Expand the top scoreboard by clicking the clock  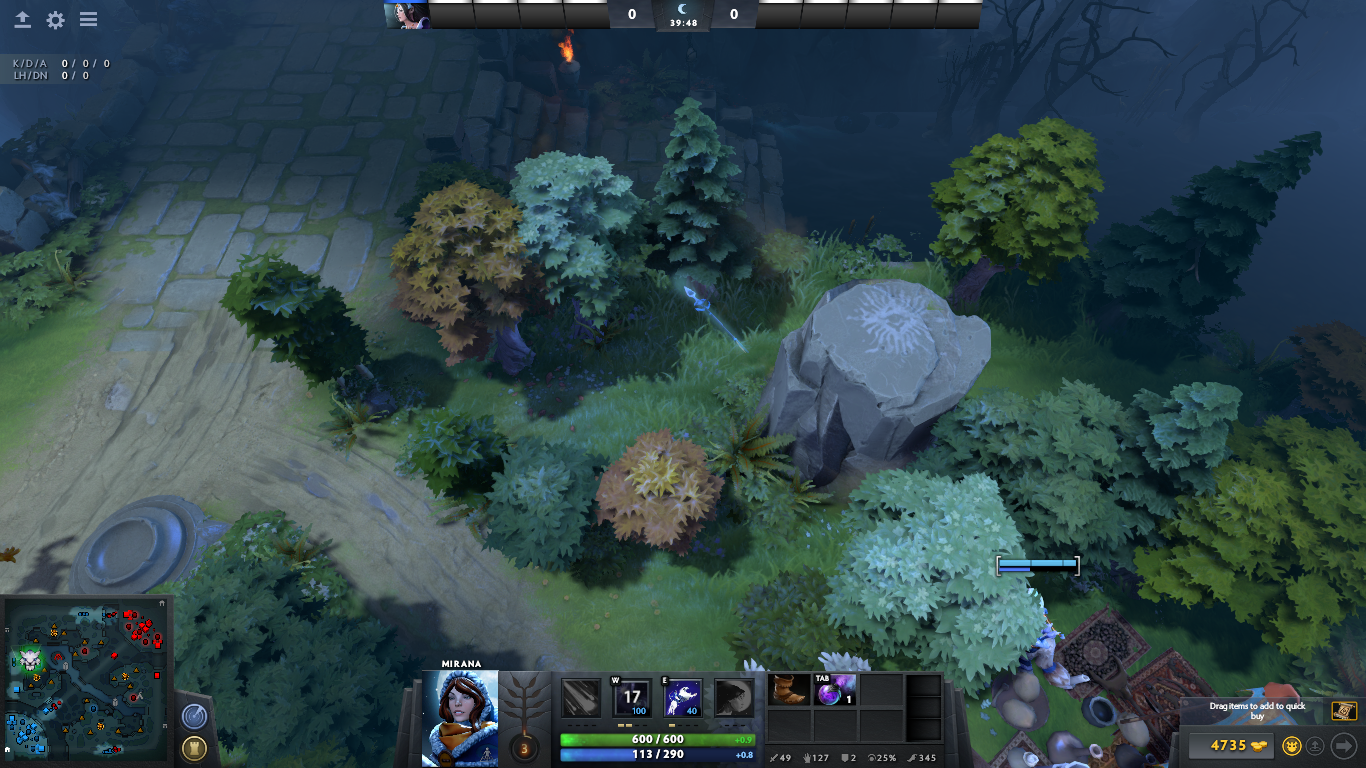[x=683, y=20]
